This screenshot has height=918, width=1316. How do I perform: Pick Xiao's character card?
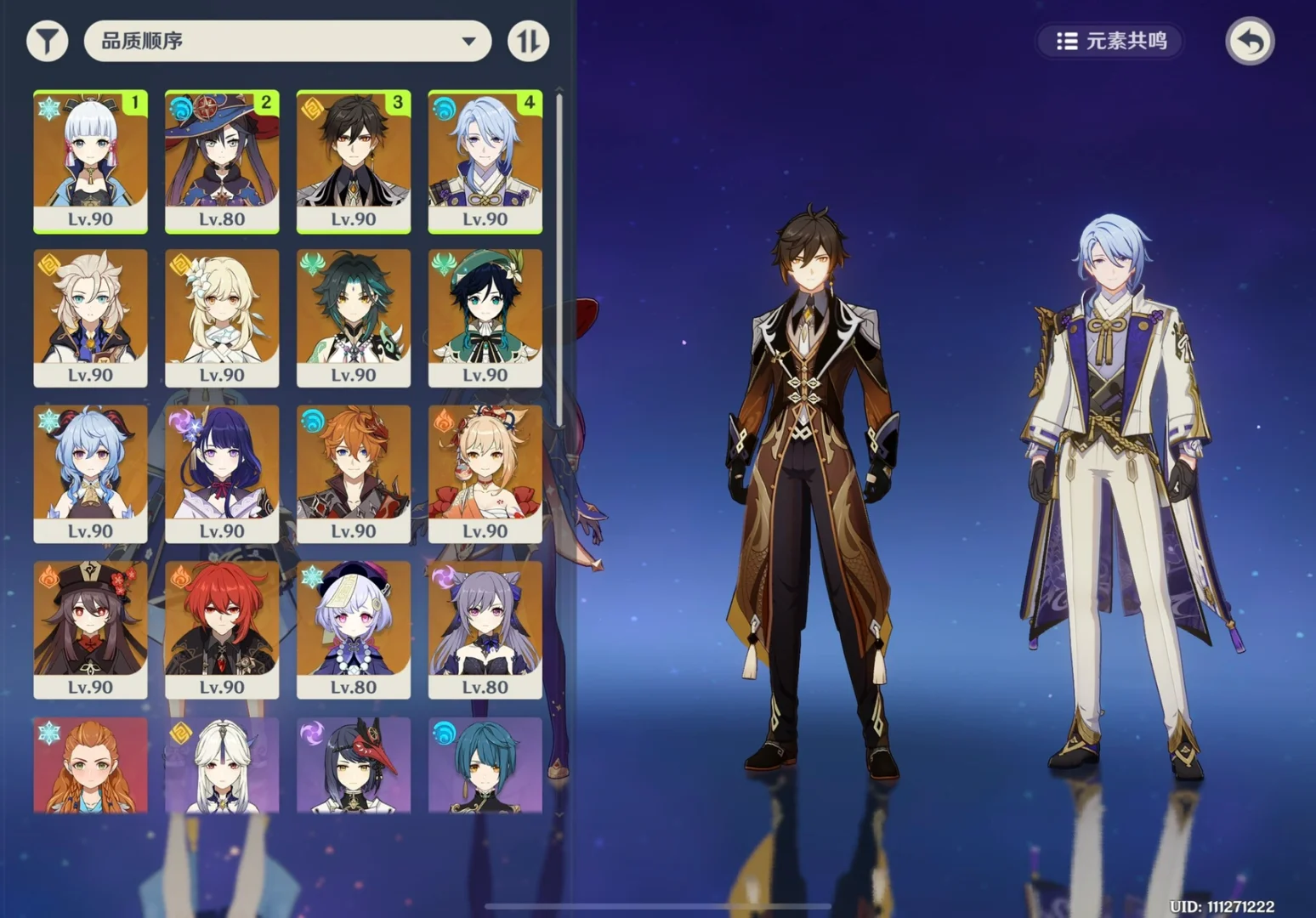[354, 317]
